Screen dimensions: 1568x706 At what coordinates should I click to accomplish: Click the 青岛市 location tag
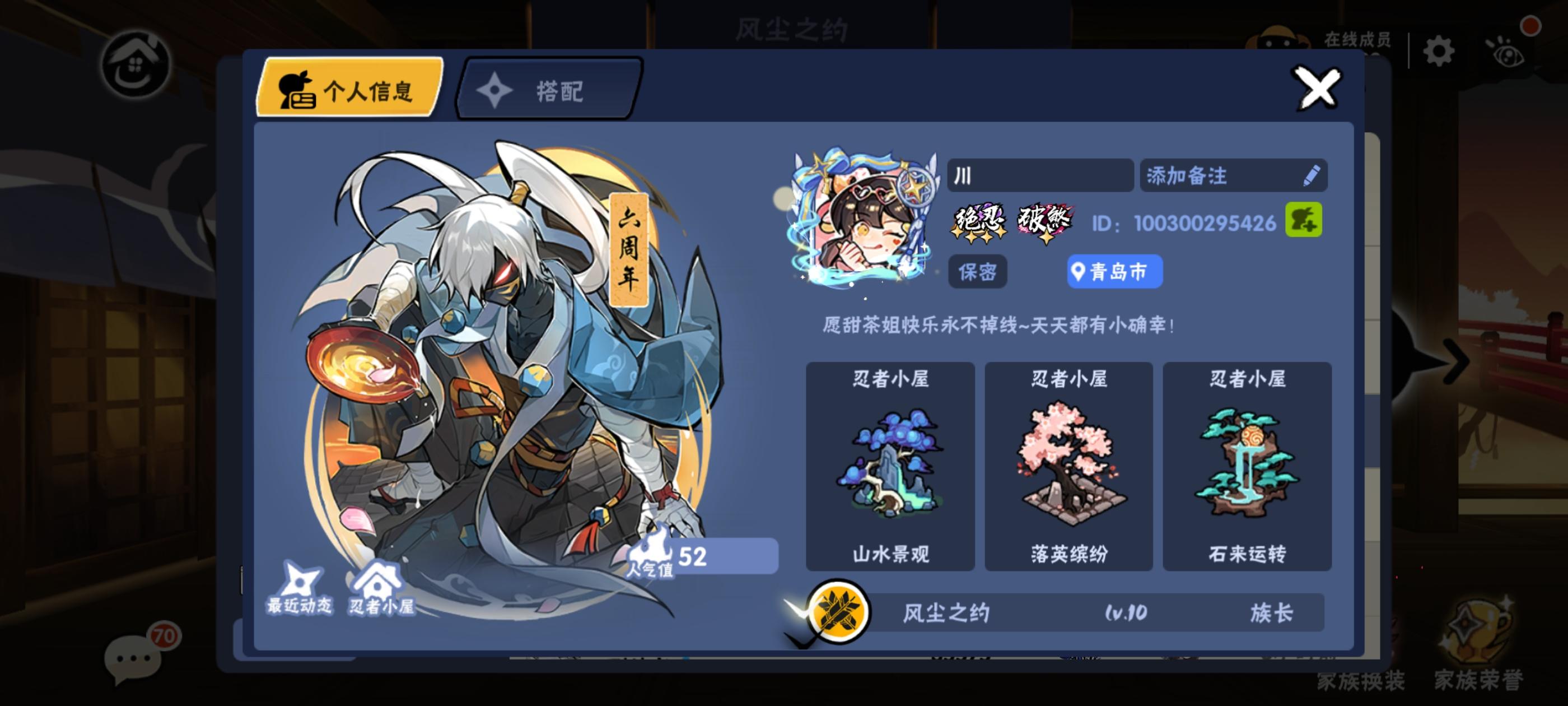[1114, 273]
